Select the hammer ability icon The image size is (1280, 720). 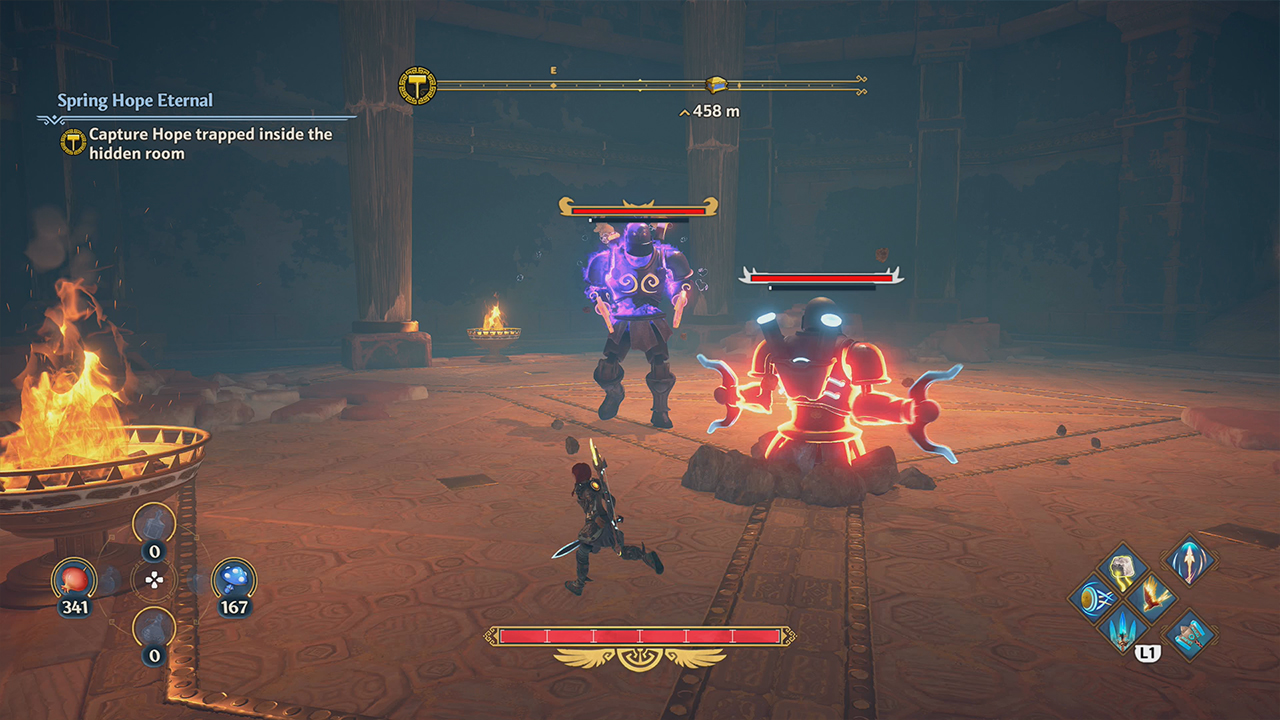pos(1189,634)
